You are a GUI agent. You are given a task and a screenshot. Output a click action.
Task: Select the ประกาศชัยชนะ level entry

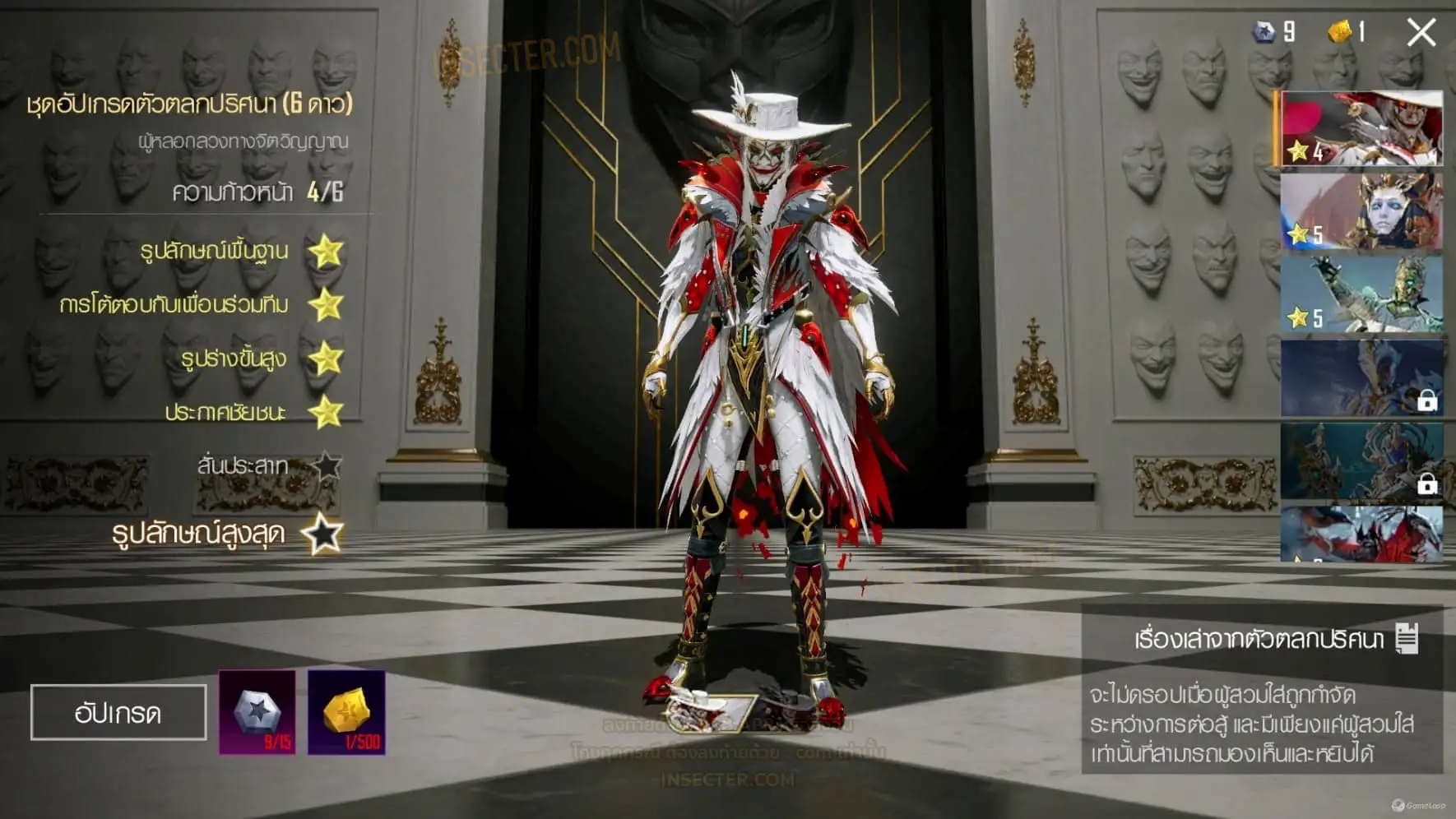[225, 412]
